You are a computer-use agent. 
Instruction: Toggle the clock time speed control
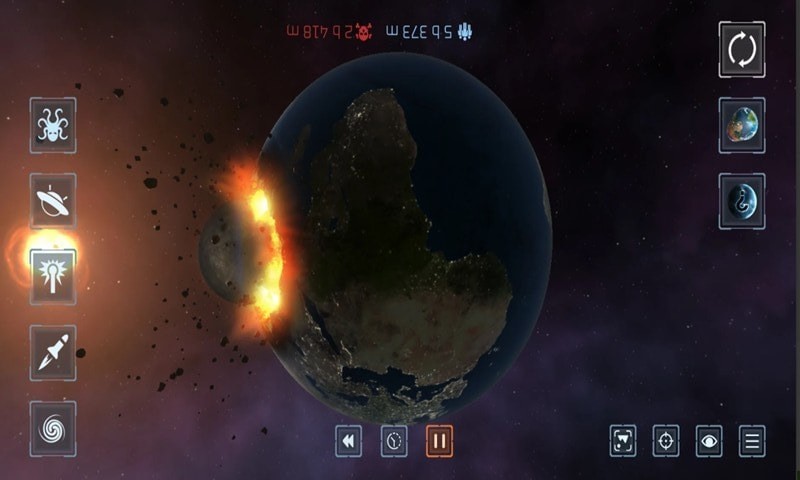tap(394, 441)
